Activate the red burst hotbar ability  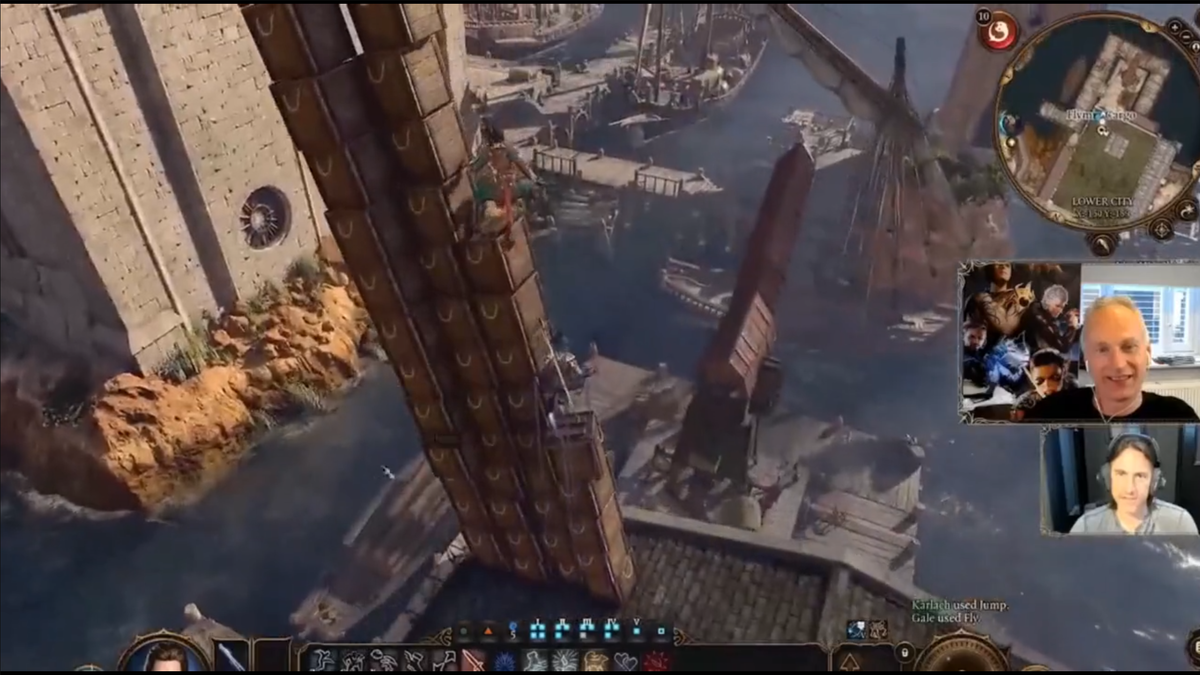point(656,661)
